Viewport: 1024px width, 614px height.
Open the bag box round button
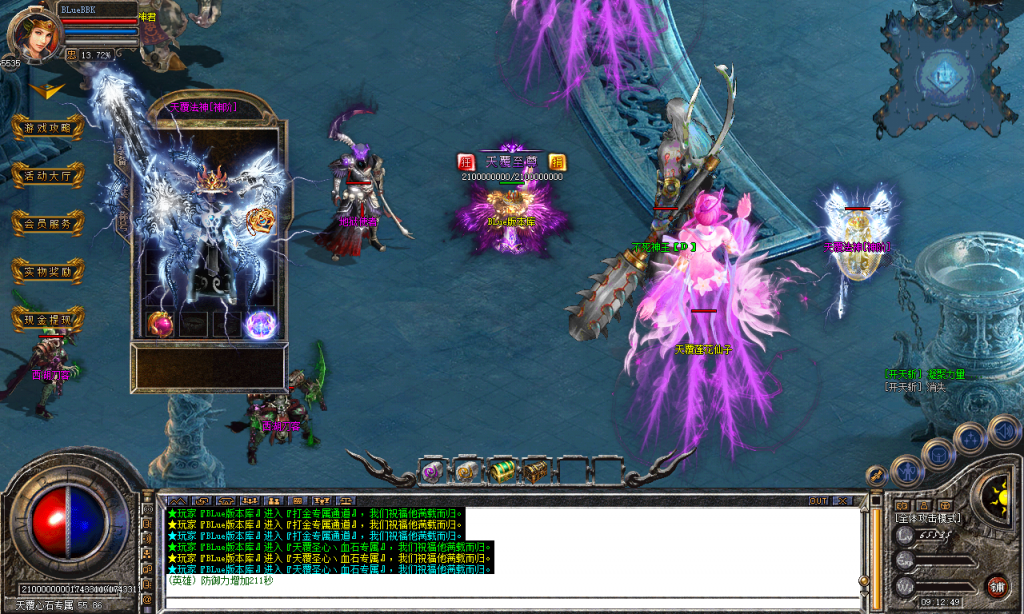(x=938, y=454)
